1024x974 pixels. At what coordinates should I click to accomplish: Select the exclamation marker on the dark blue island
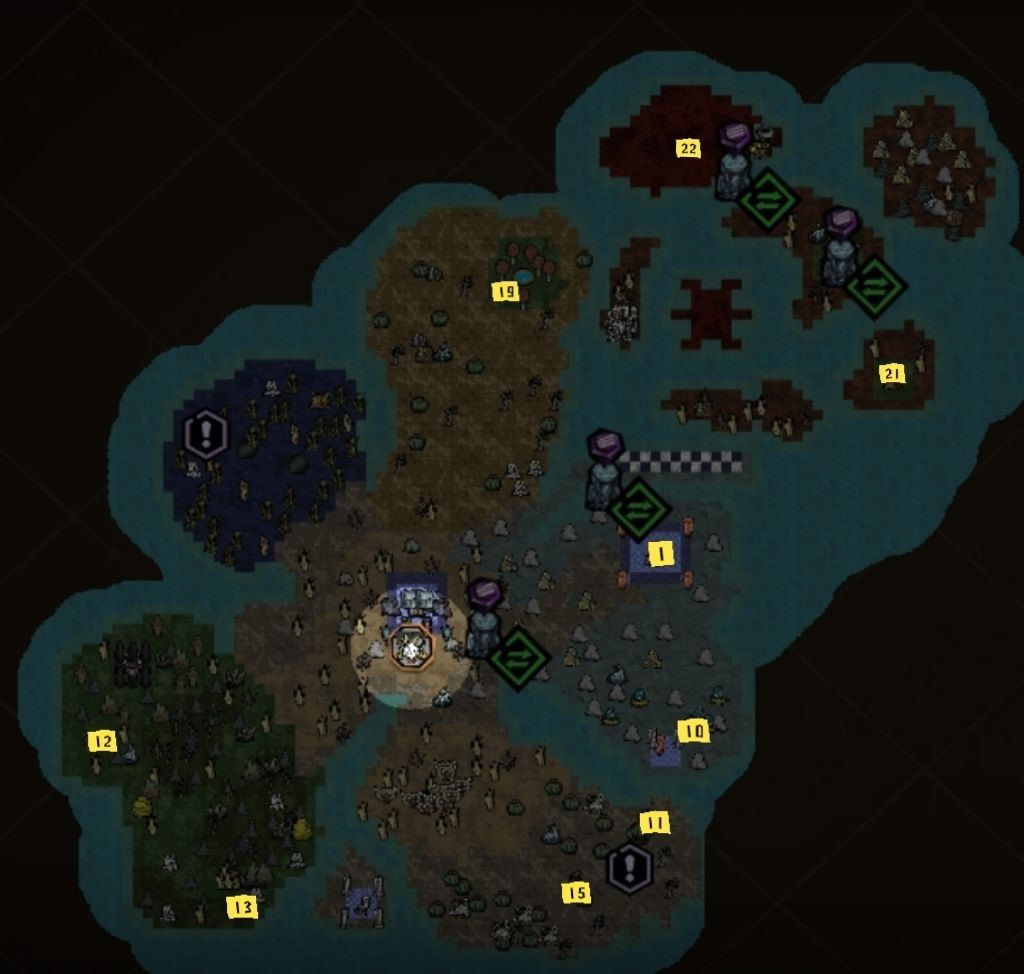pos(207,434)
